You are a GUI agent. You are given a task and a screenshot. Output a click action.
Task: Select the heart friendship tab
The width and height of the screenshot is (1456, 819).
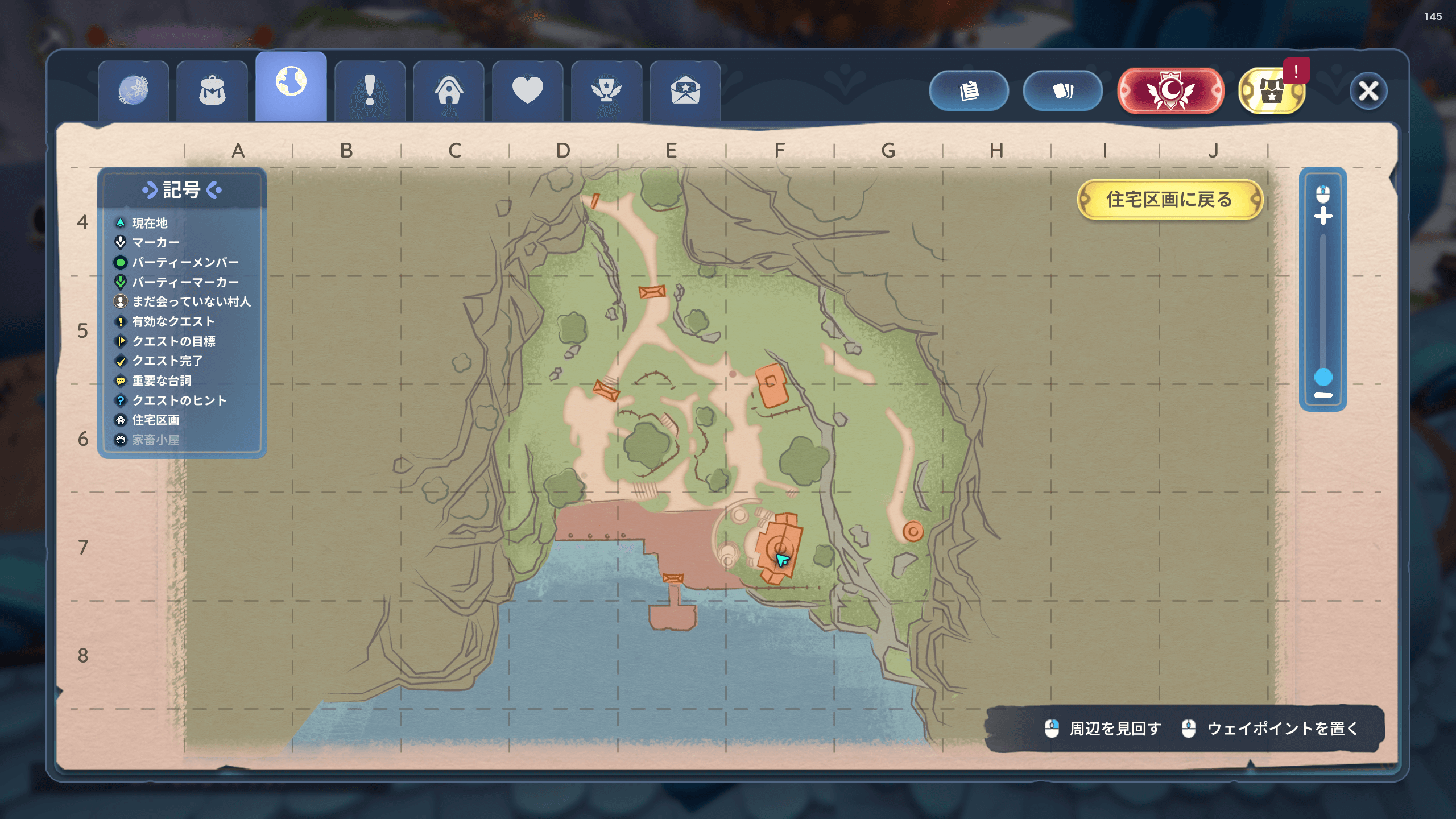tap(527, 91)
